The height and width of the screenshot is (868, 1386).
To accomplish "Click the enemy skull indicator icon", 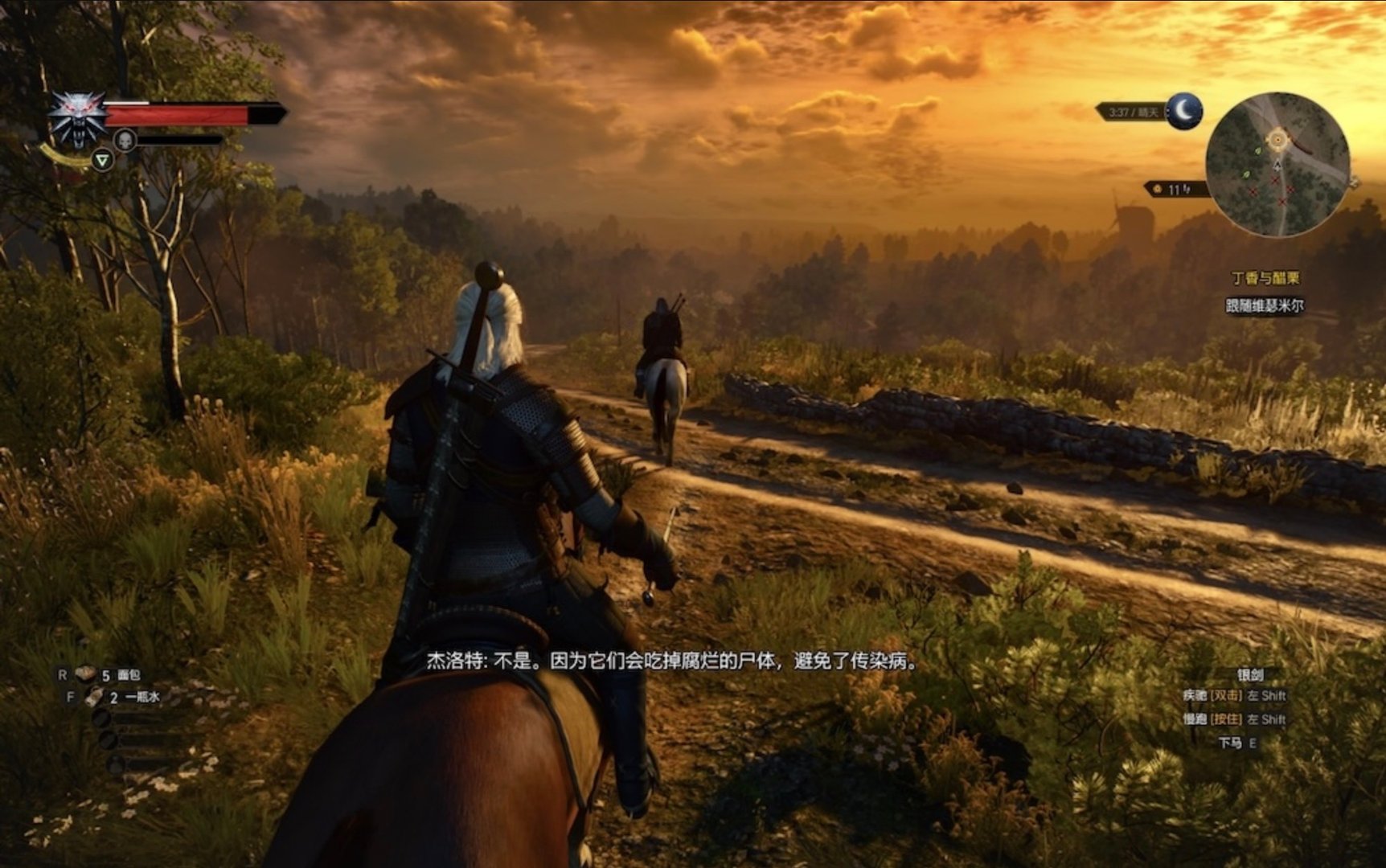I will pyautogui.click(x=125, y=140).
